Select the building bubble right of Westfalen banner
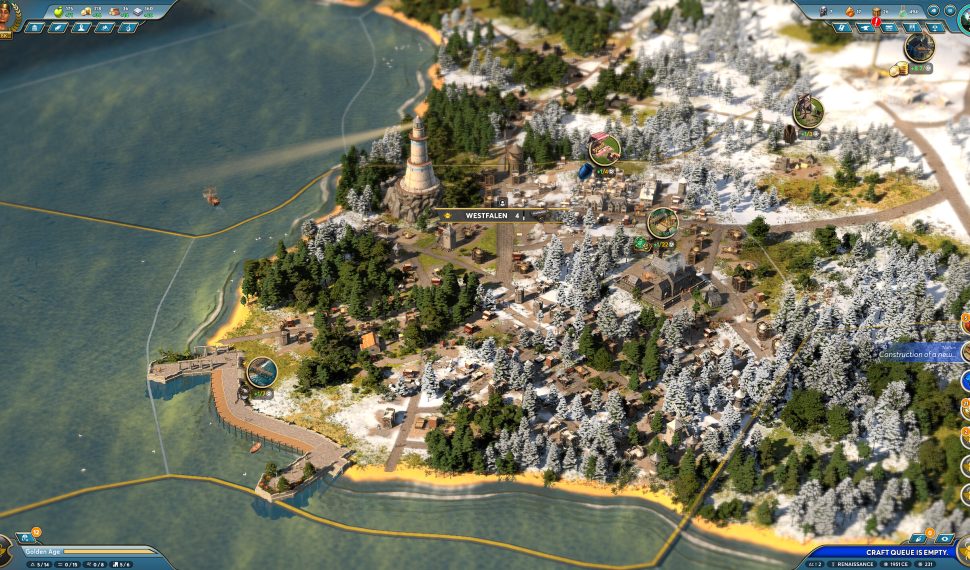This screenshot has height=570, width=970. [662, 222]
